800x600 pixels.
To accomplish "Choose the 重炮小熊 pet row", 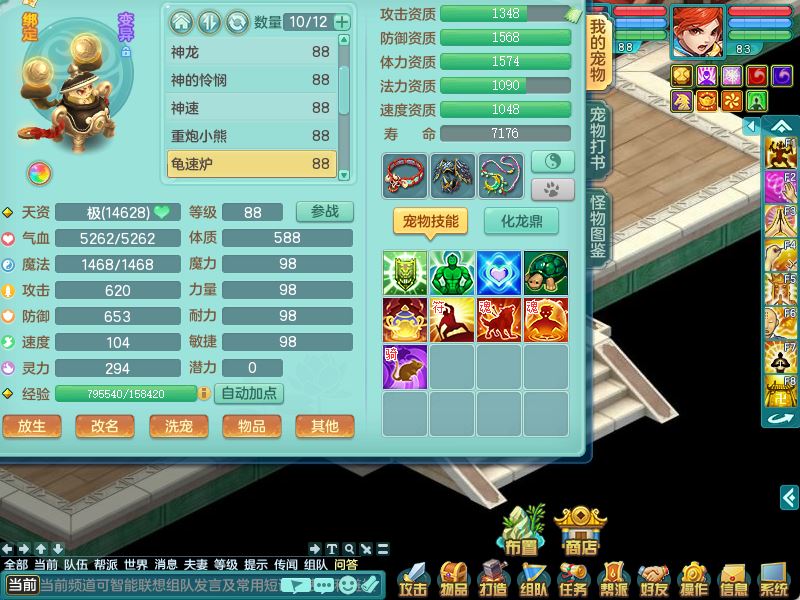I will click(250, 136).
